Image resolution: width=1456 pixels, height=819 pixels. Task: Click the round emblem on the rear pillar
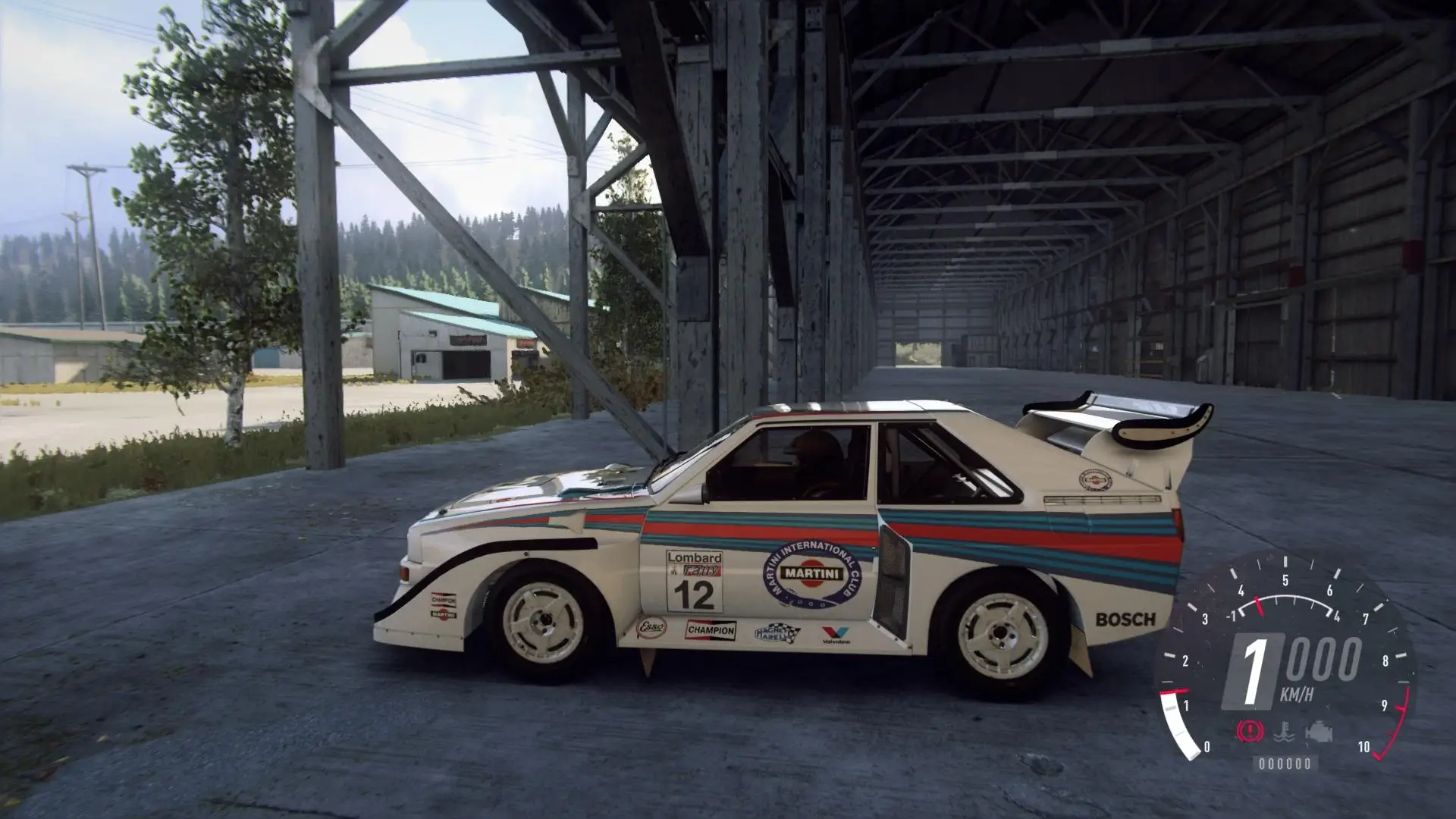(1096, 480)
